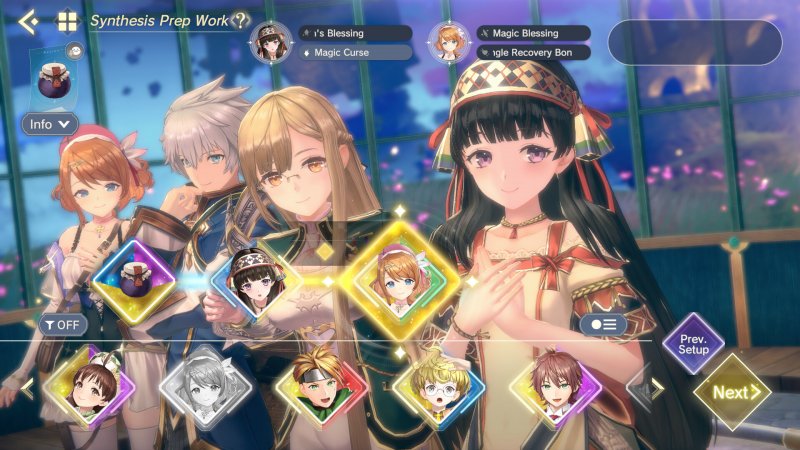Switch the list view toggle
Image resolution: width=800 pixels, height=450 pixels.
pyautogui.click(x=603, y=324)
